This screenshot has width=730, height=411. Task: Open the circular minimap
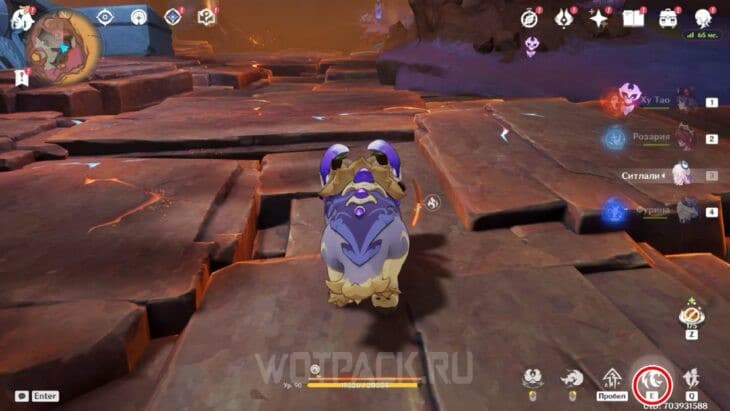61,47
